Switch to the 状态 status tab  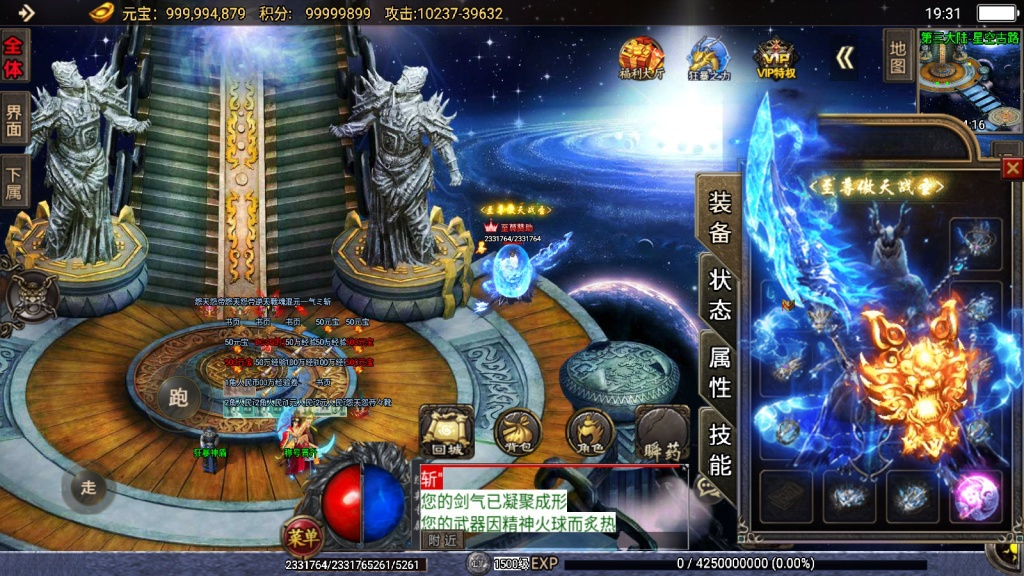(719, 294)
